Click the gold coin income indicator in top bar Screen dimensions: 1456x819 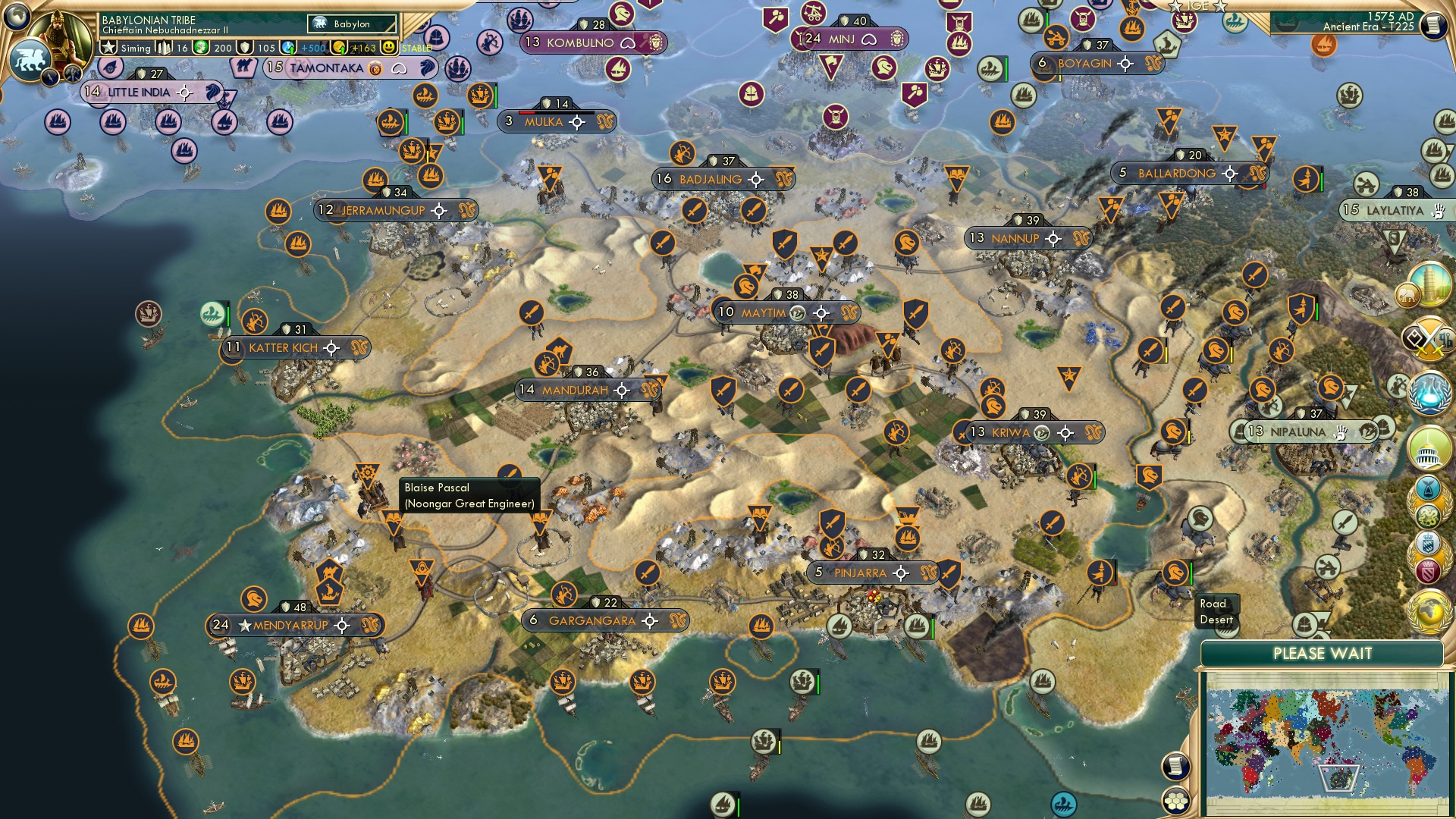337,48
